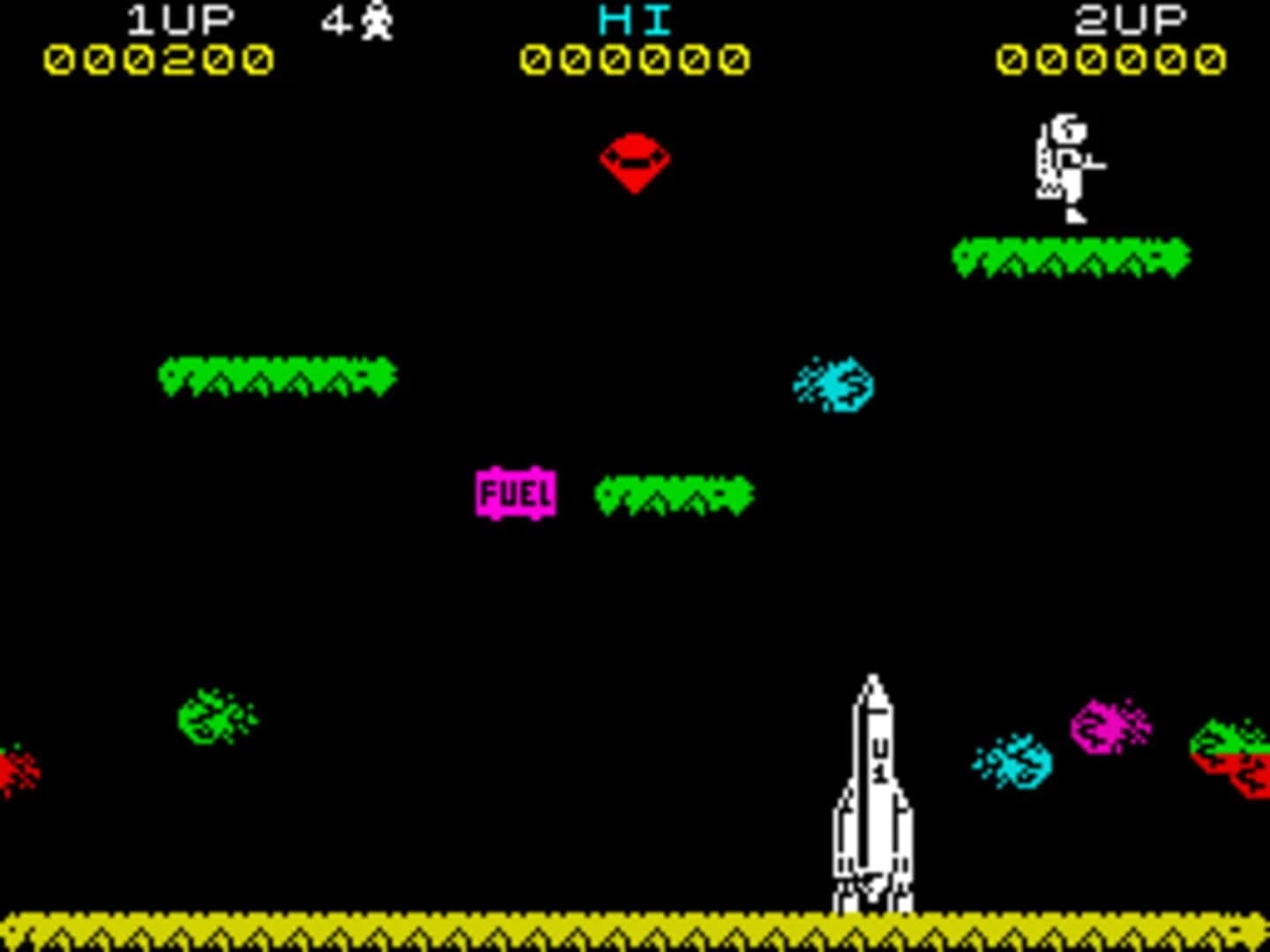Click the cyan meteor near the center platform
Image resolution: width=1270 pixels, height=952 pixels.
(832, 383)
